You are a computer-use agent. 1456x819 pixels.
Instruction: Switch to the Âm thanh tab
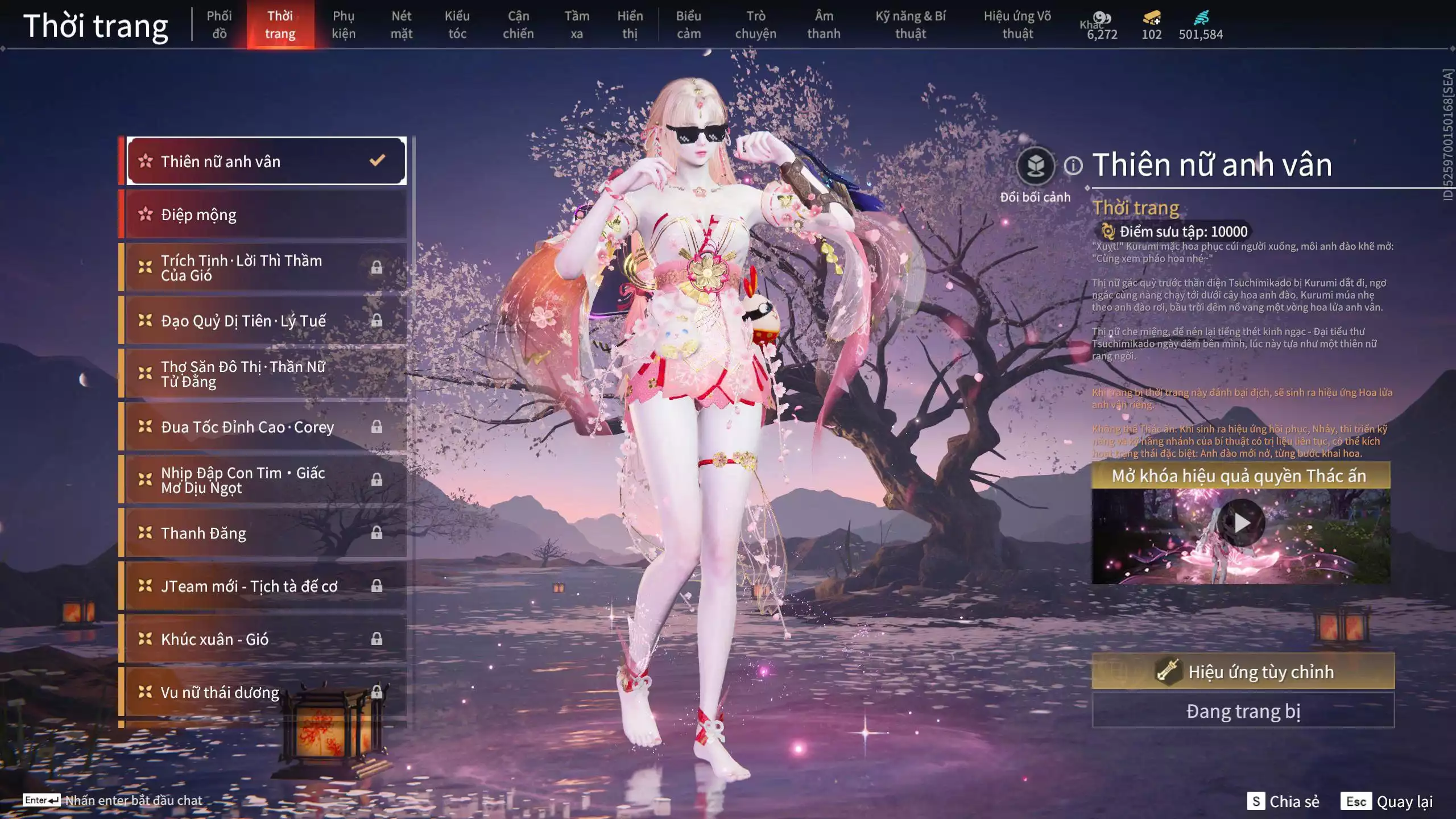coord(824,24)
